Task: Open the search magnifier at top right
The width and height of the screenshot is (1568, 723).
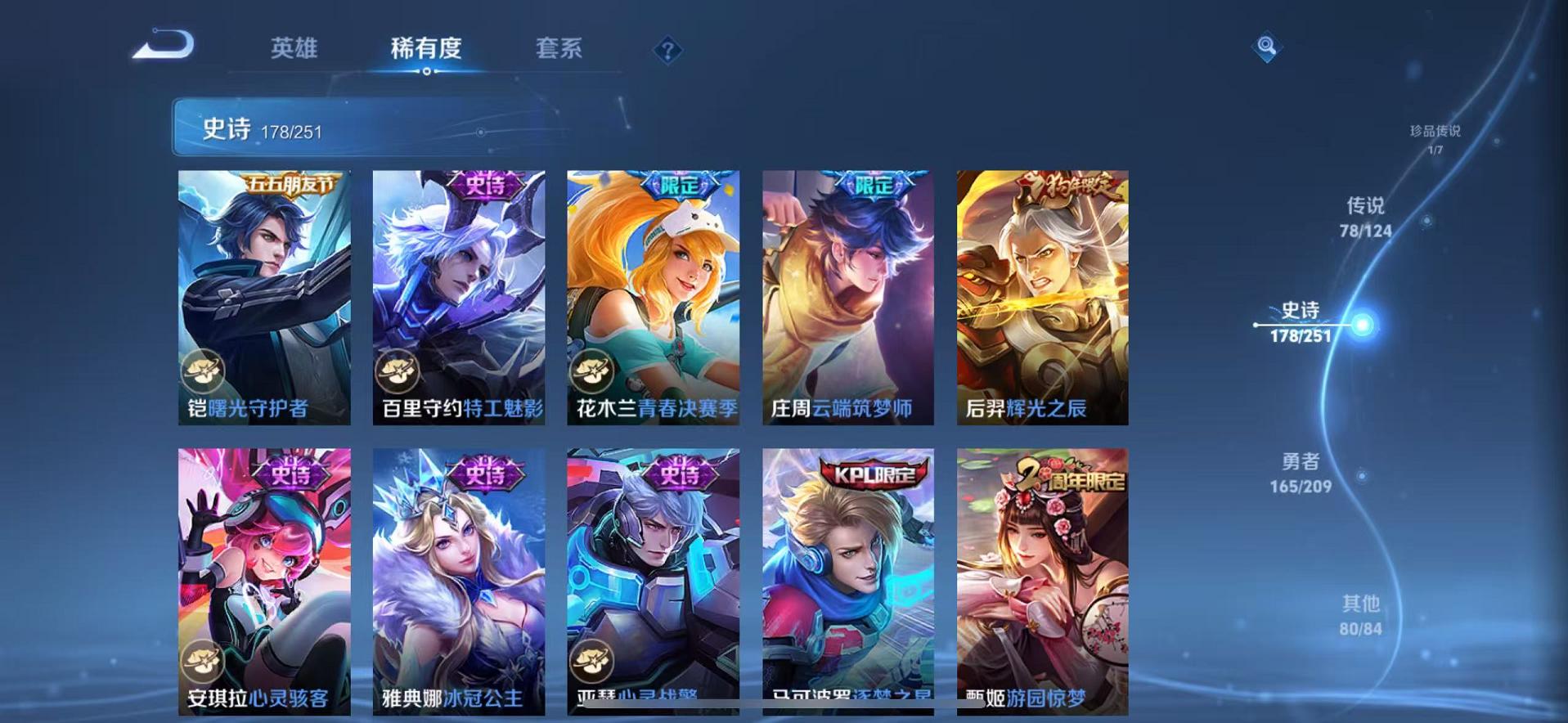Action: click(1266, 48)
